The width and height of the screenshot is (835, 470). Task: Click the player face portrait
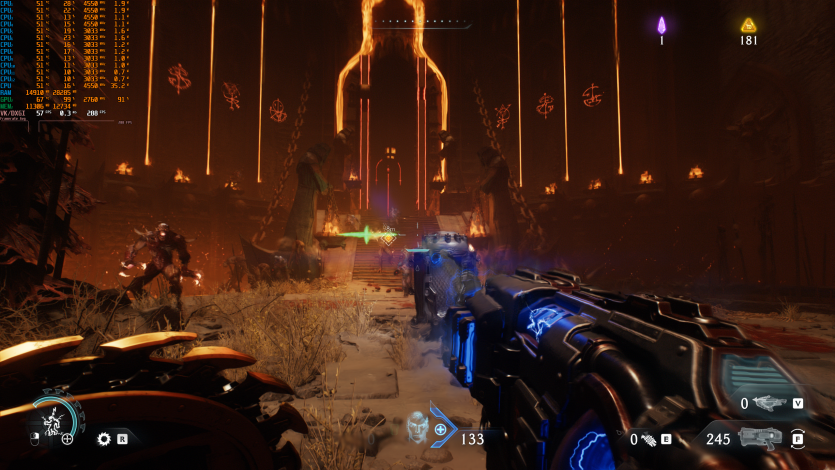pyautogui.click(x=417, y=426)
